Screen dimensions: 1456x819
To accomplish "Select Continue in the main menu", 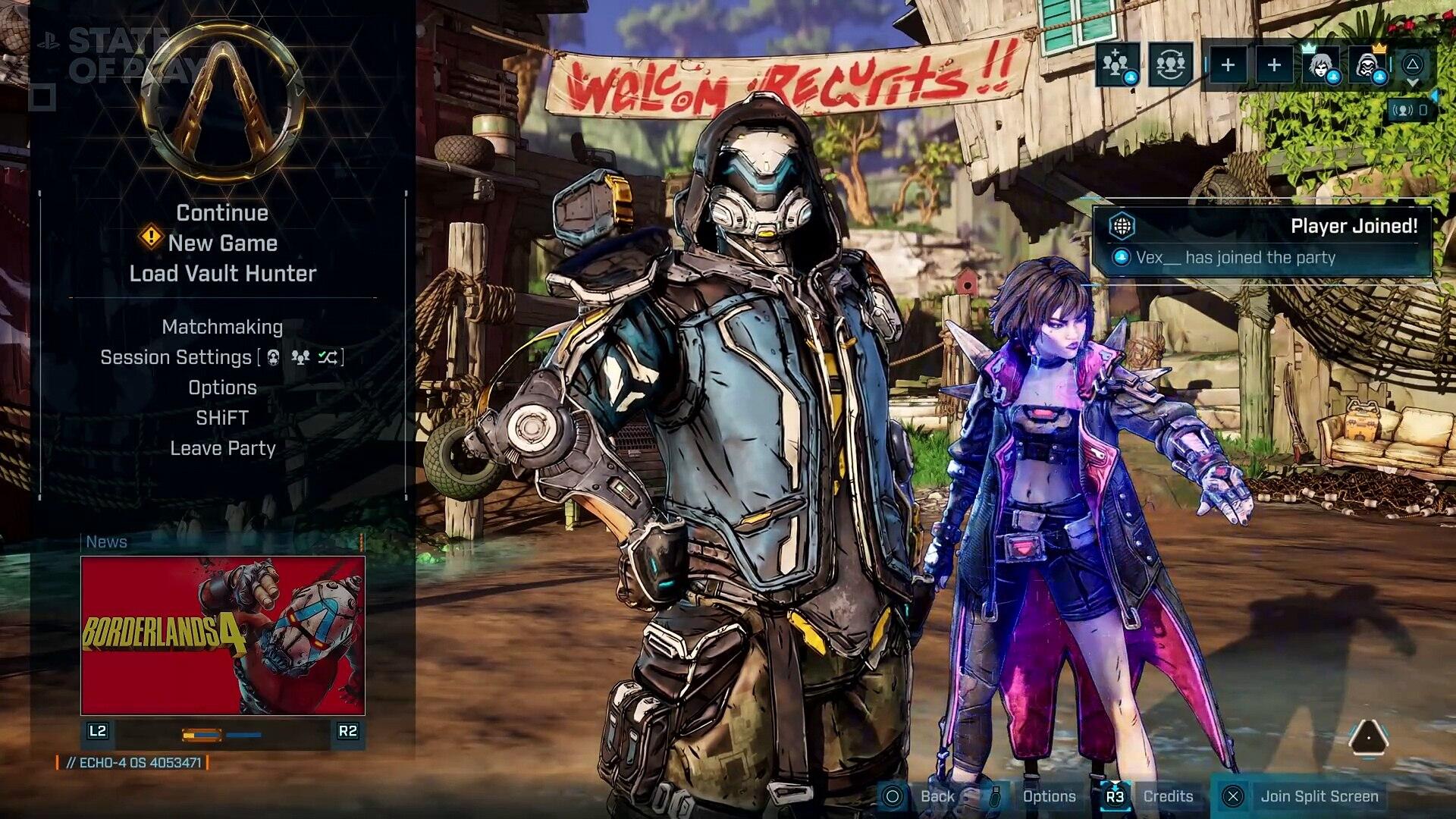I will [222, 213].
